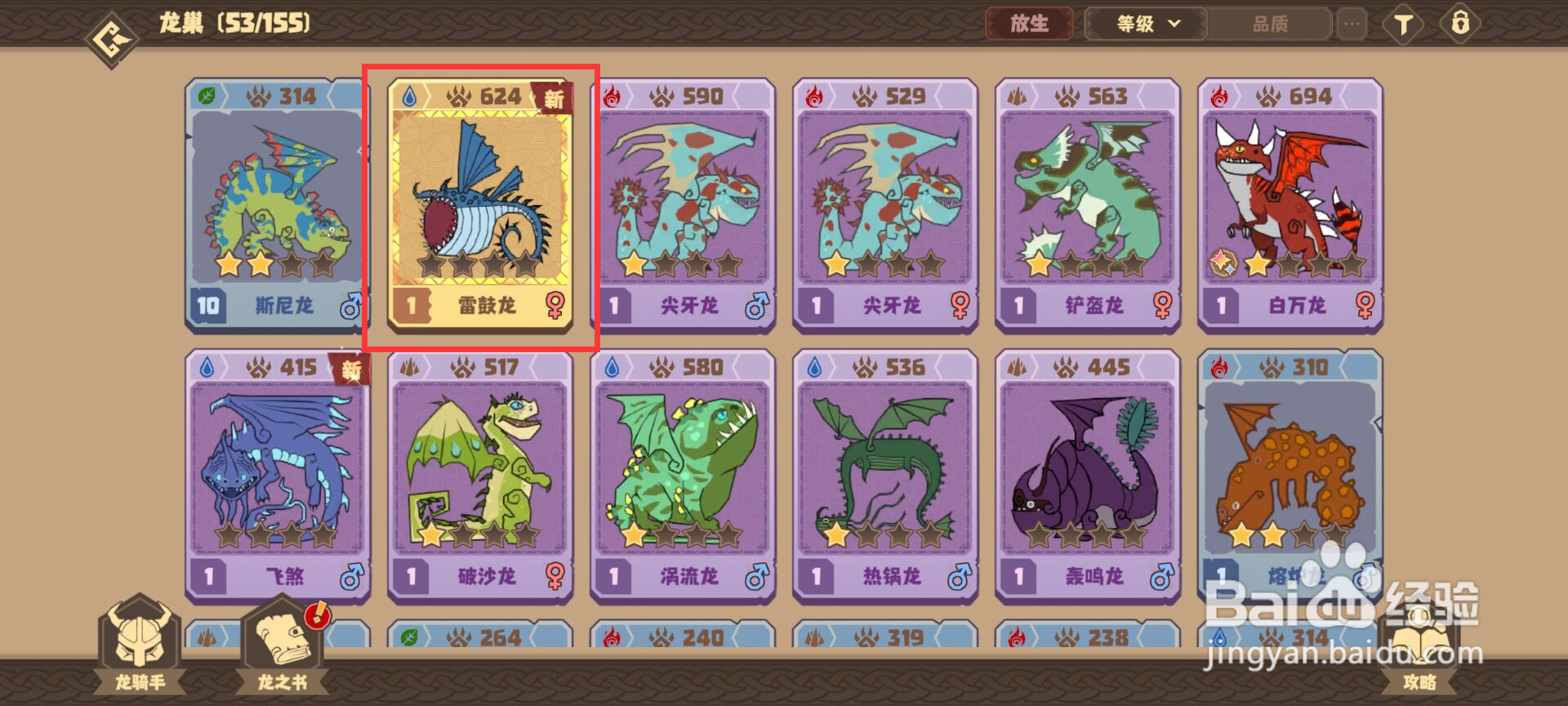Expand the 等级 level sorting dropdown
Image resolution: width=1568 pixels, height=706 pixels.
point(1143,24)
